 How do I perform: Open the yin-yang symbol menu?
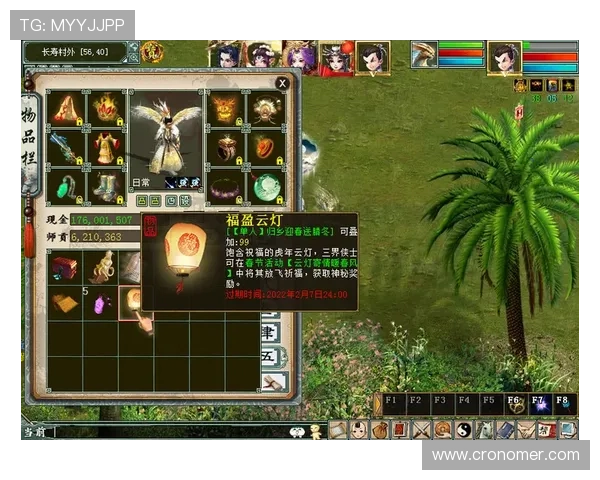pos(464,430)
